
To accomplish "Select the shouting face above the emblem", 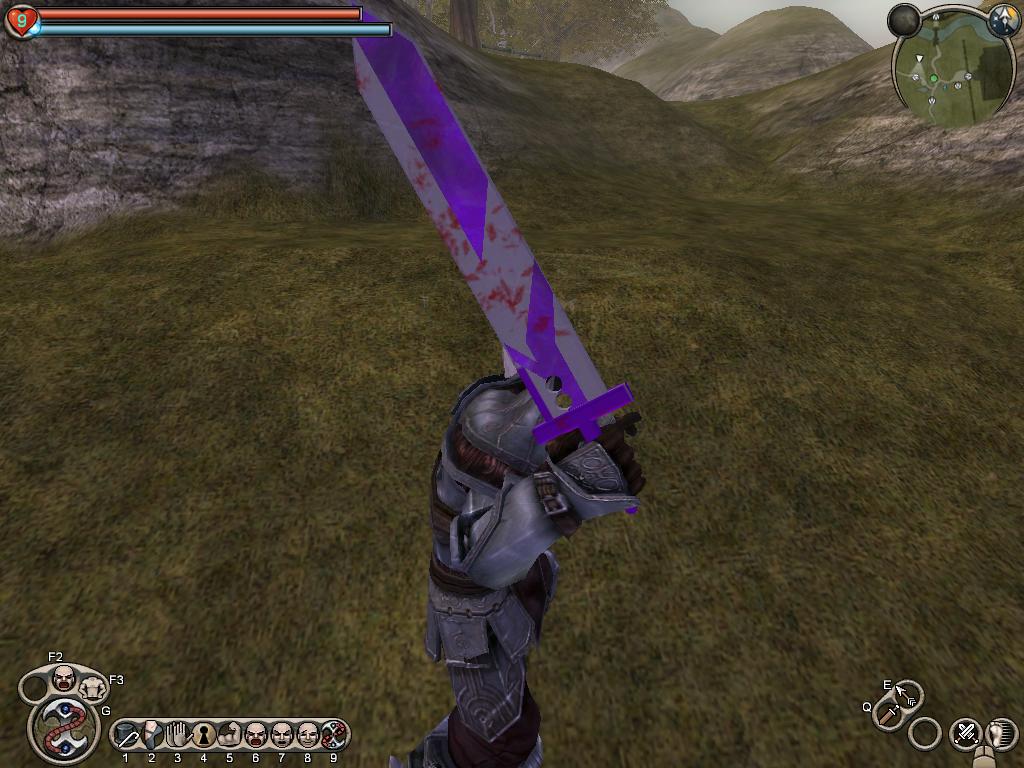I will (x=64, y=680).
